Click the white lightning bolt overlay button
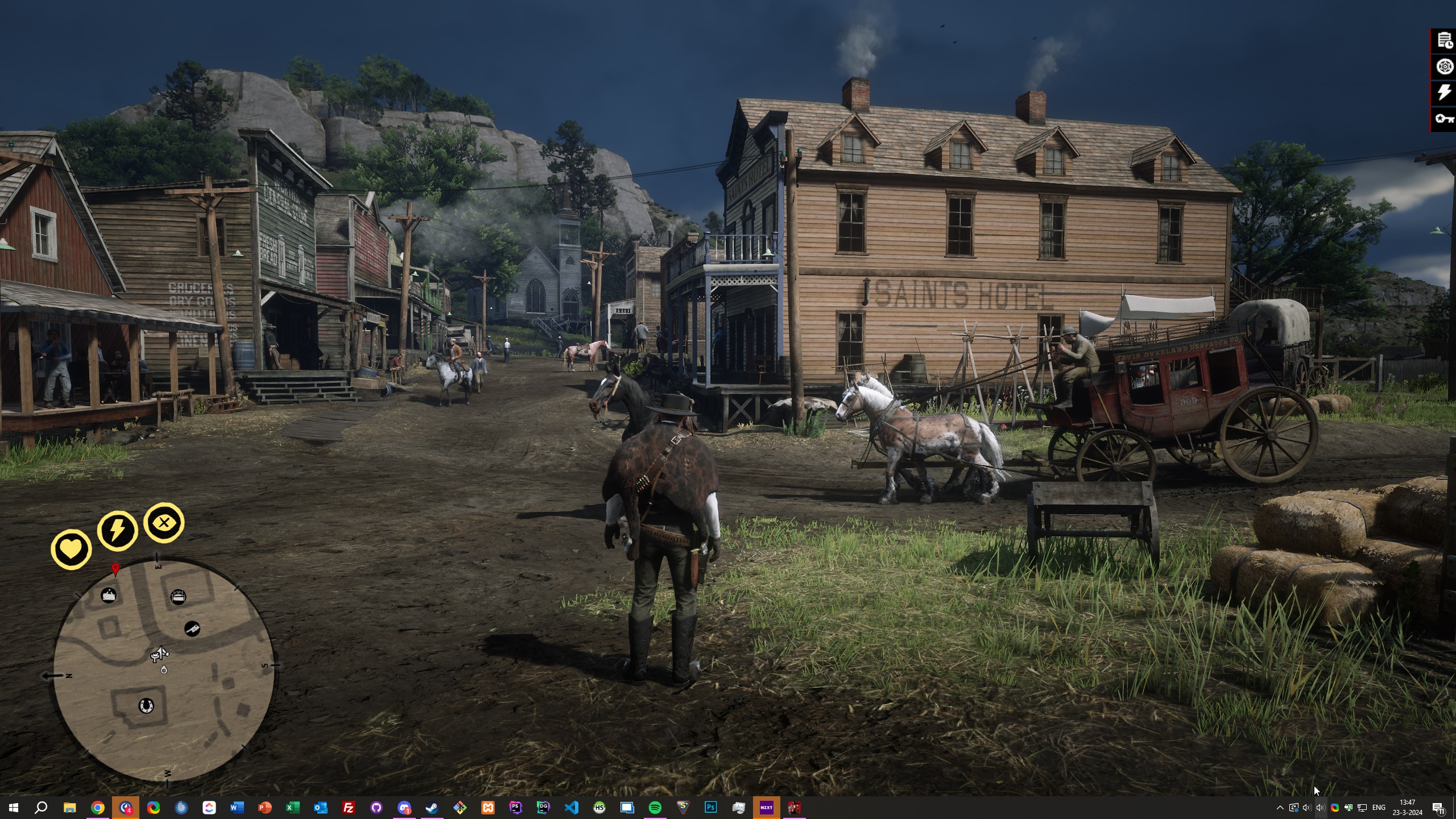This screenshot has width=1456, height=819. [1445, 92]
